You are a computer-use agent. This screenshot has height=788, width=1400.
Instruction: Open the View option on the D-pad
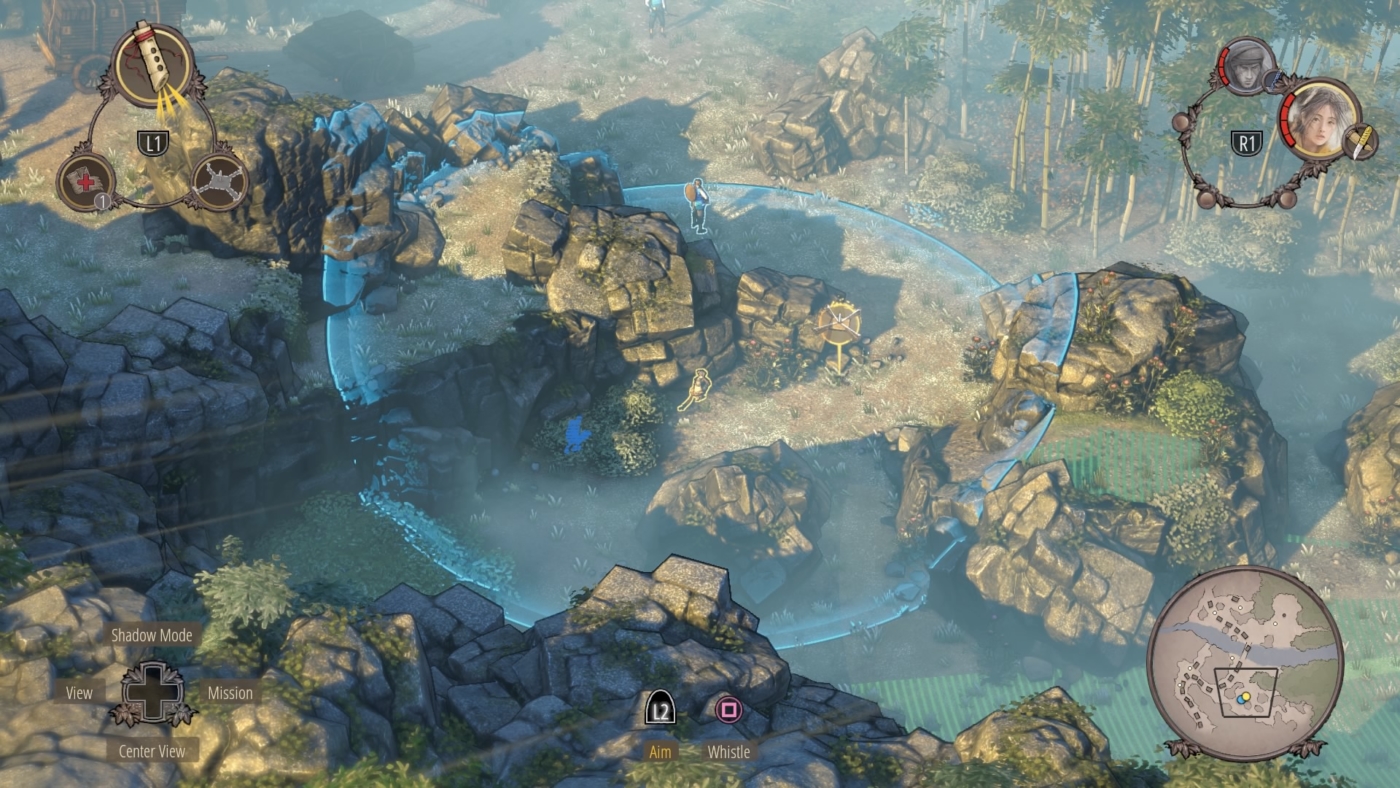78,692
